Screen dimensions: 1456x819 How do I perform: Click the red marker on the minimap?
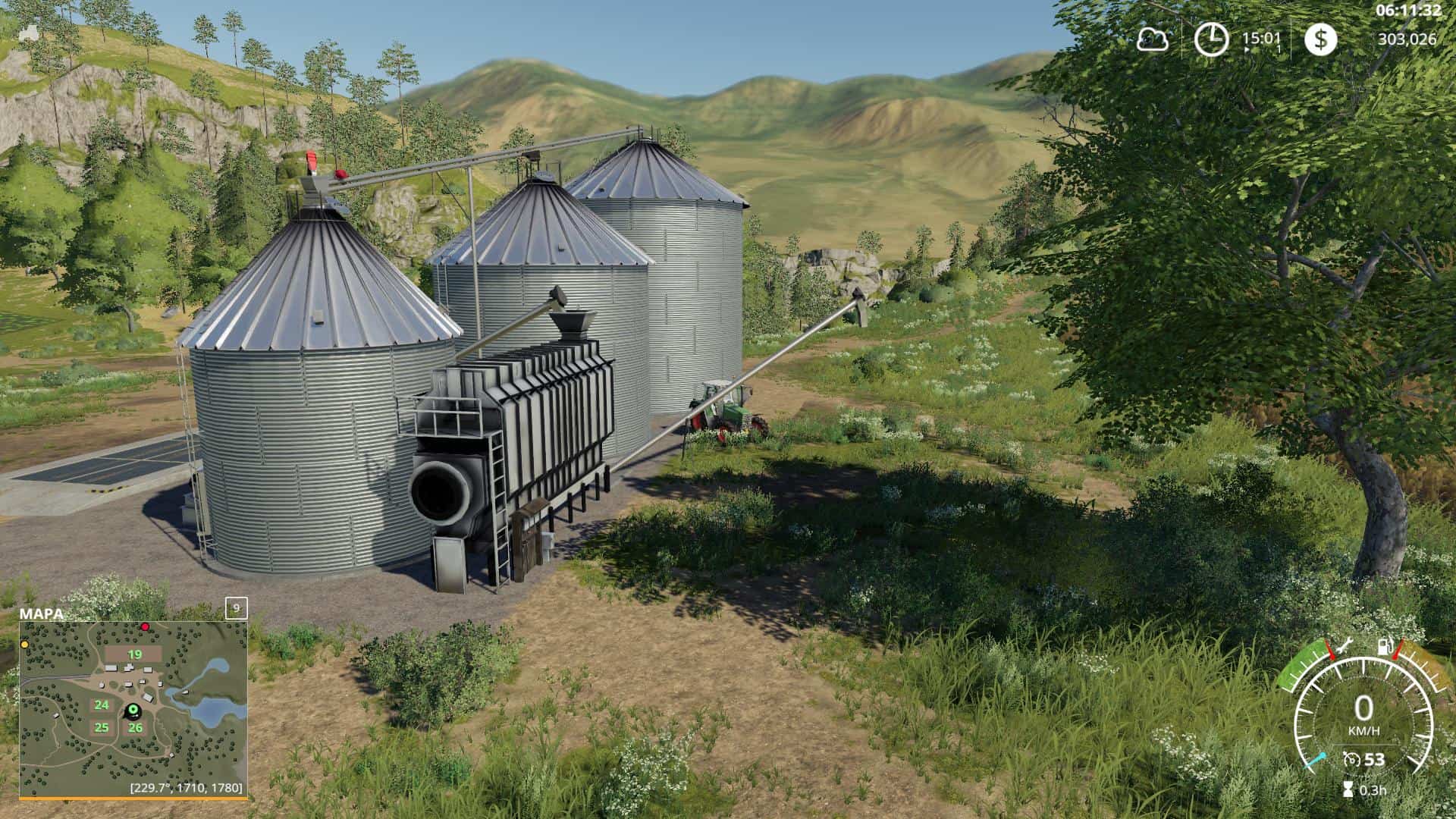coord(145,627)
